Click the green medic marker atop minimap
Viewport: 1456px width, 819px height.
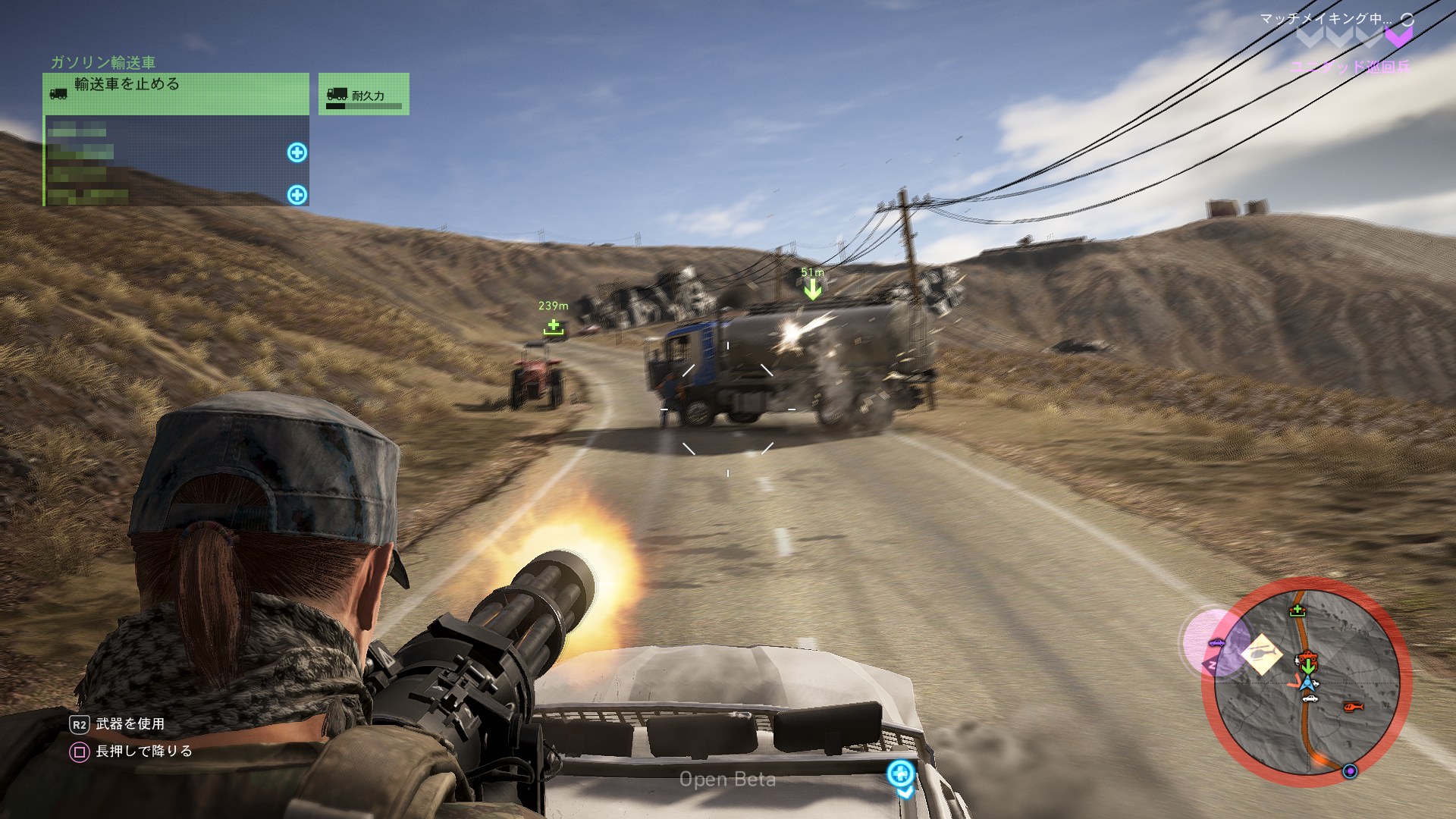point(1297,610)
